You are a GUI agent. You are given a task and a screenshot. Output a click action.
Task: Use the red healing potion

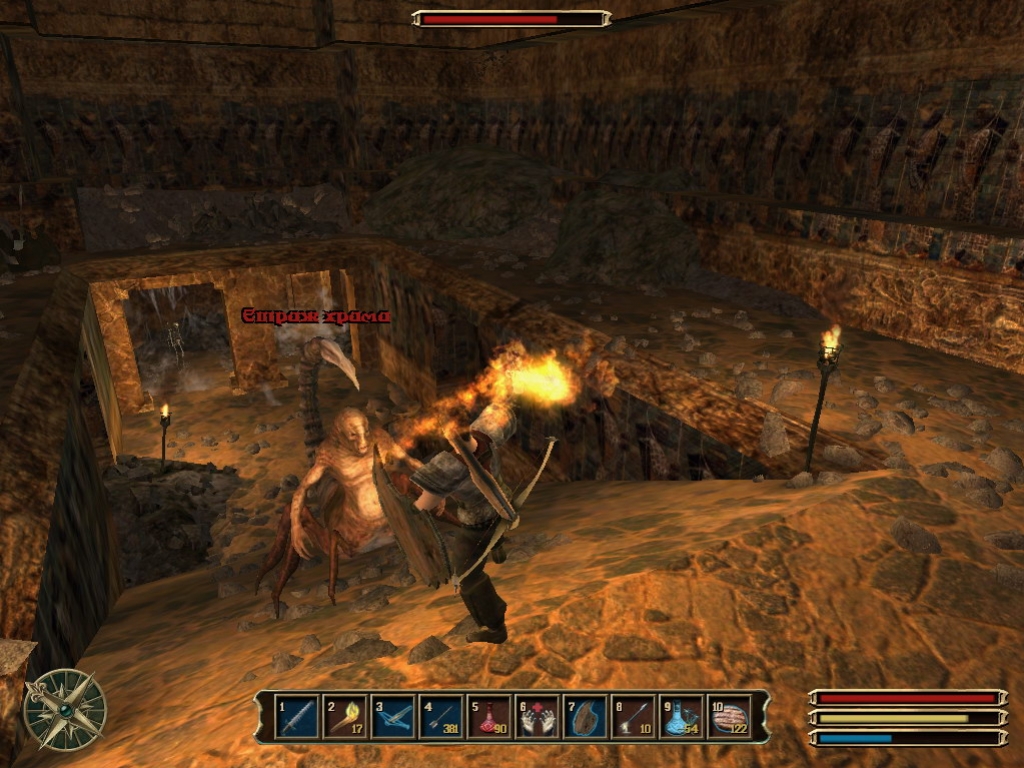point(488,717)
